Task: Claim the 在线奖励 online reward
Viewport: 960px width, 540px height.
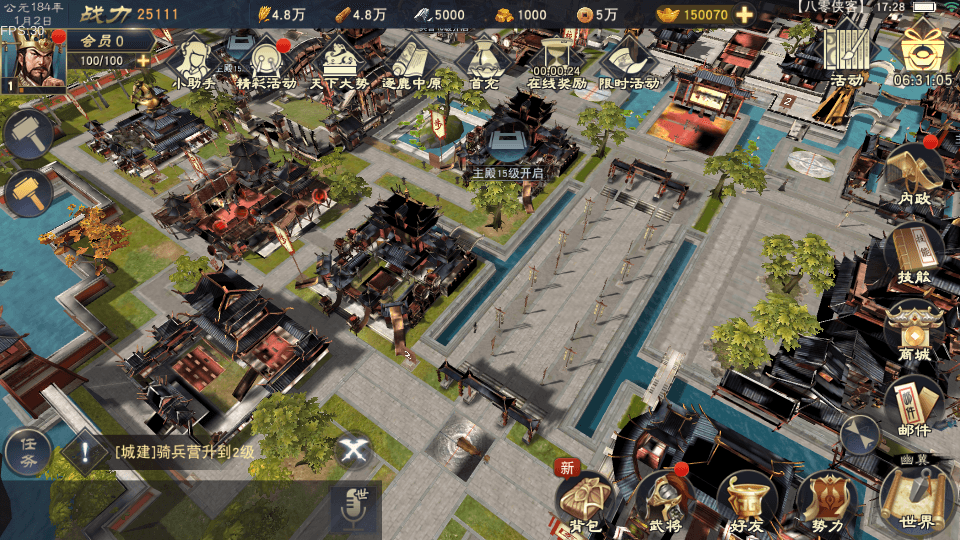Action: click(557, 62)
